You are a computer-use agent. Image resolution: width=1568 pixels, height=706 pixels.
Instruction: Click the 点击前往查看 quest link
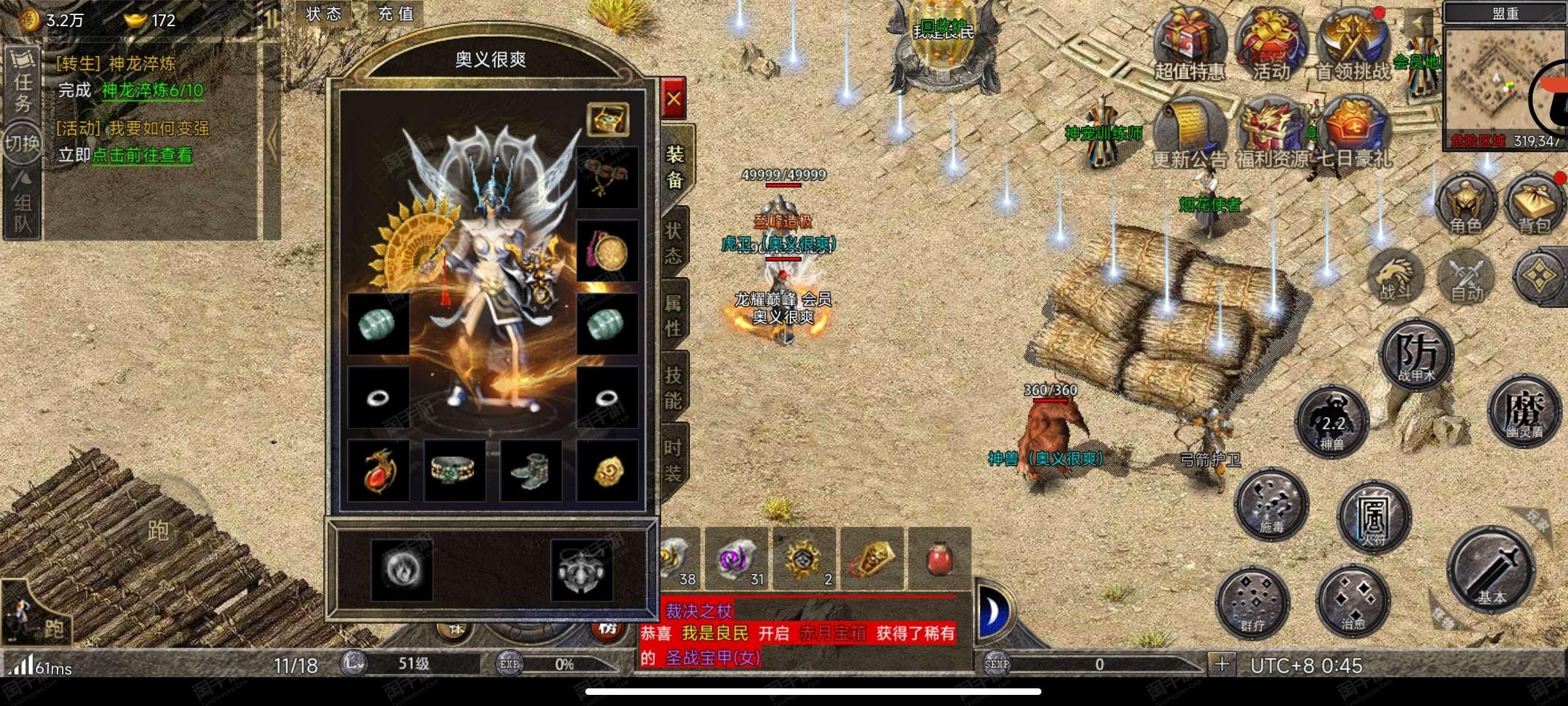pyautogui.click(x=142, y=156)
